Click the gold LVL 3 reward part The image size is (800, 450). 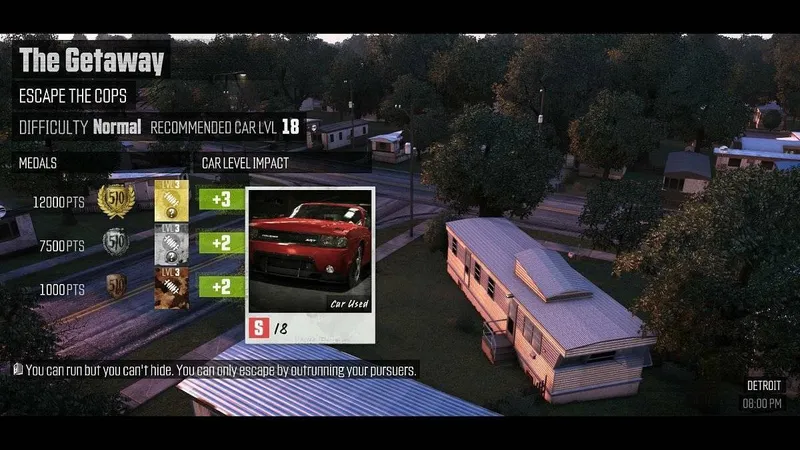[x=171, y=200]
